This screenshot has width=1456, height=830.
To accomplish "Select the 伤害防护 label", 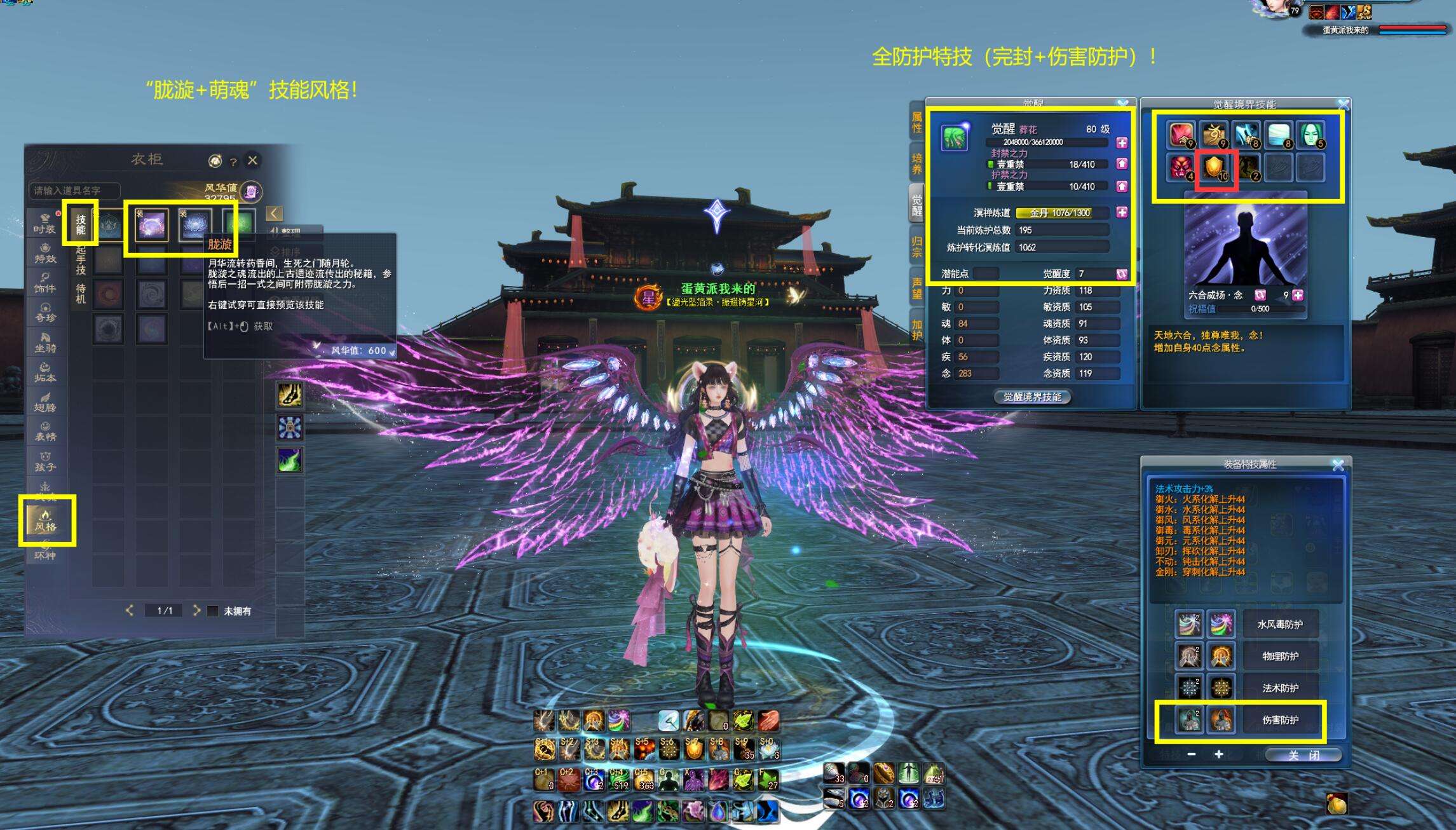I will 1280,720.
